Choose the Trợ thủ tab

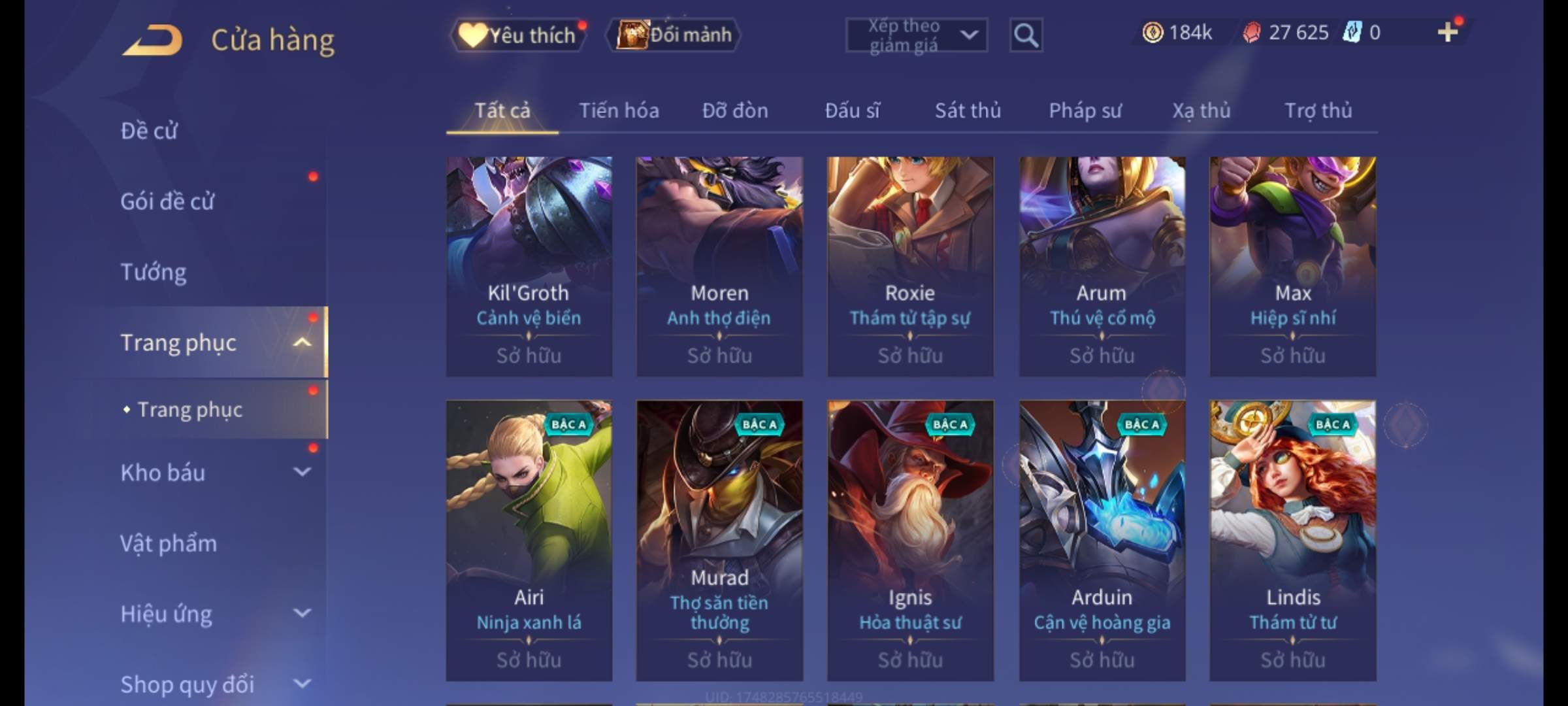[x=1318, y=110]
